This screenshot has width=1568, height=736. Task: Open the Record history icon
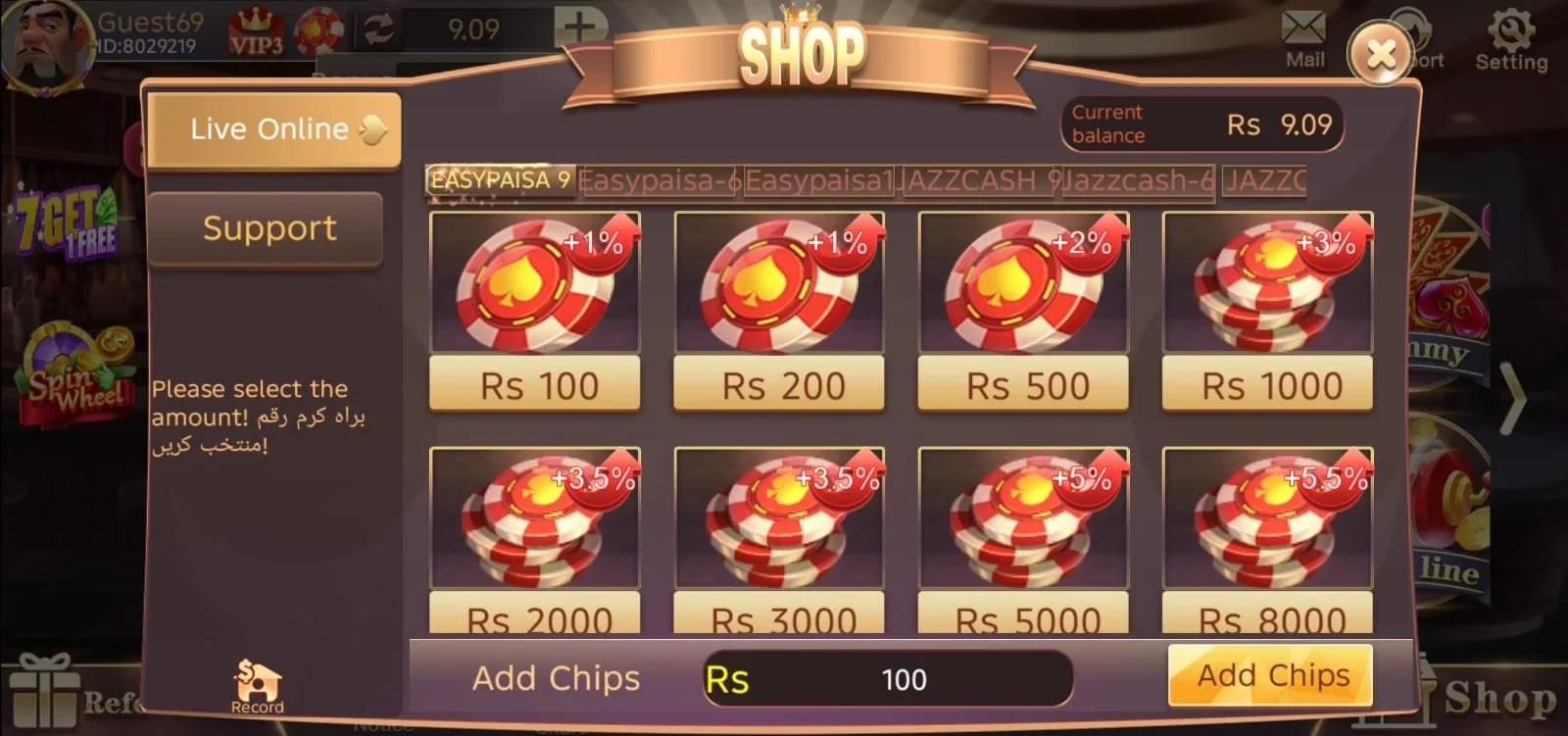click(257, 681)
